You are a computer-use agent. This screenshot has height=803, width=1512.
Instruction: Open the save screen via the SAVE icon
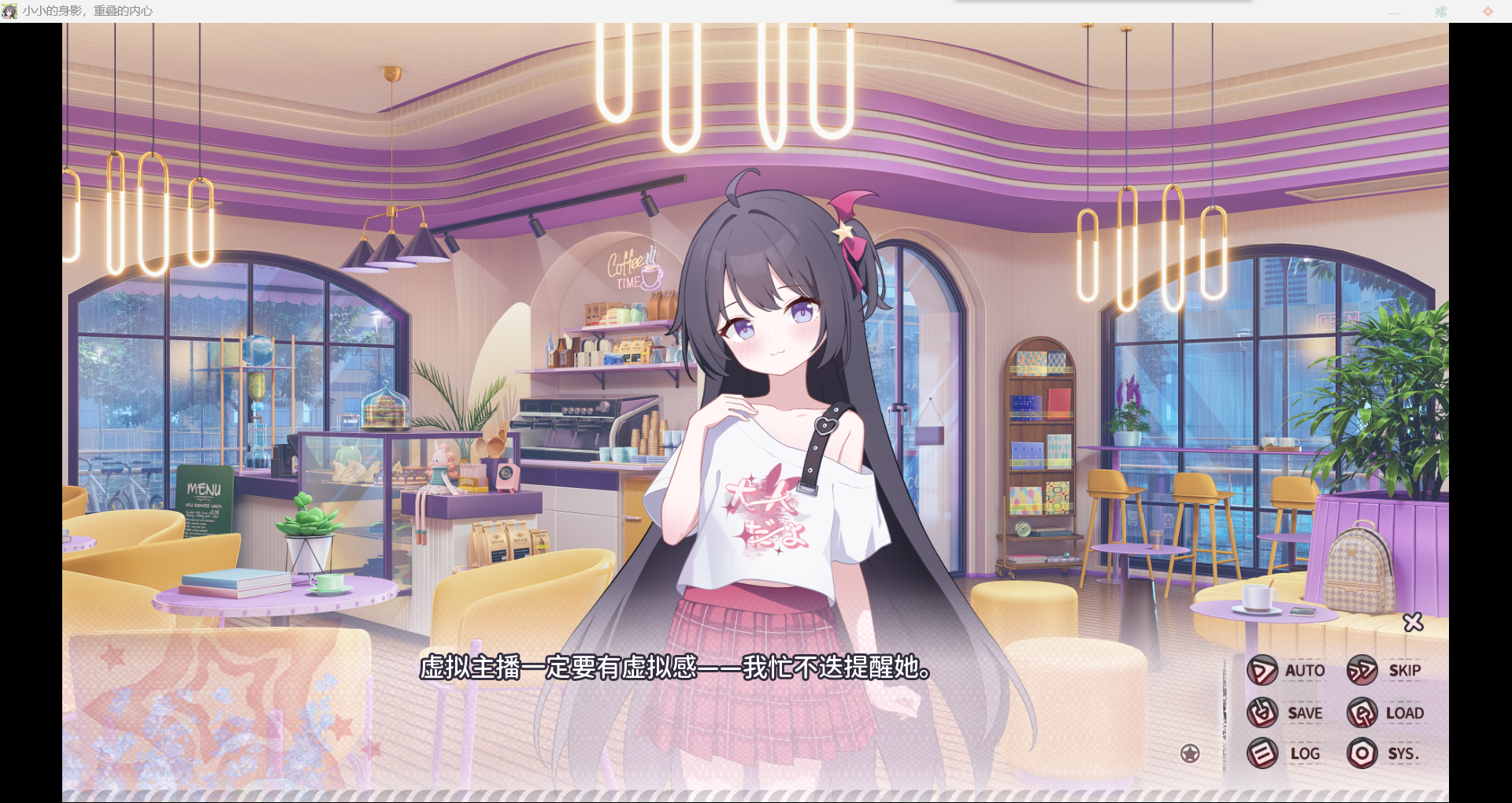(x=1261, y=712)
